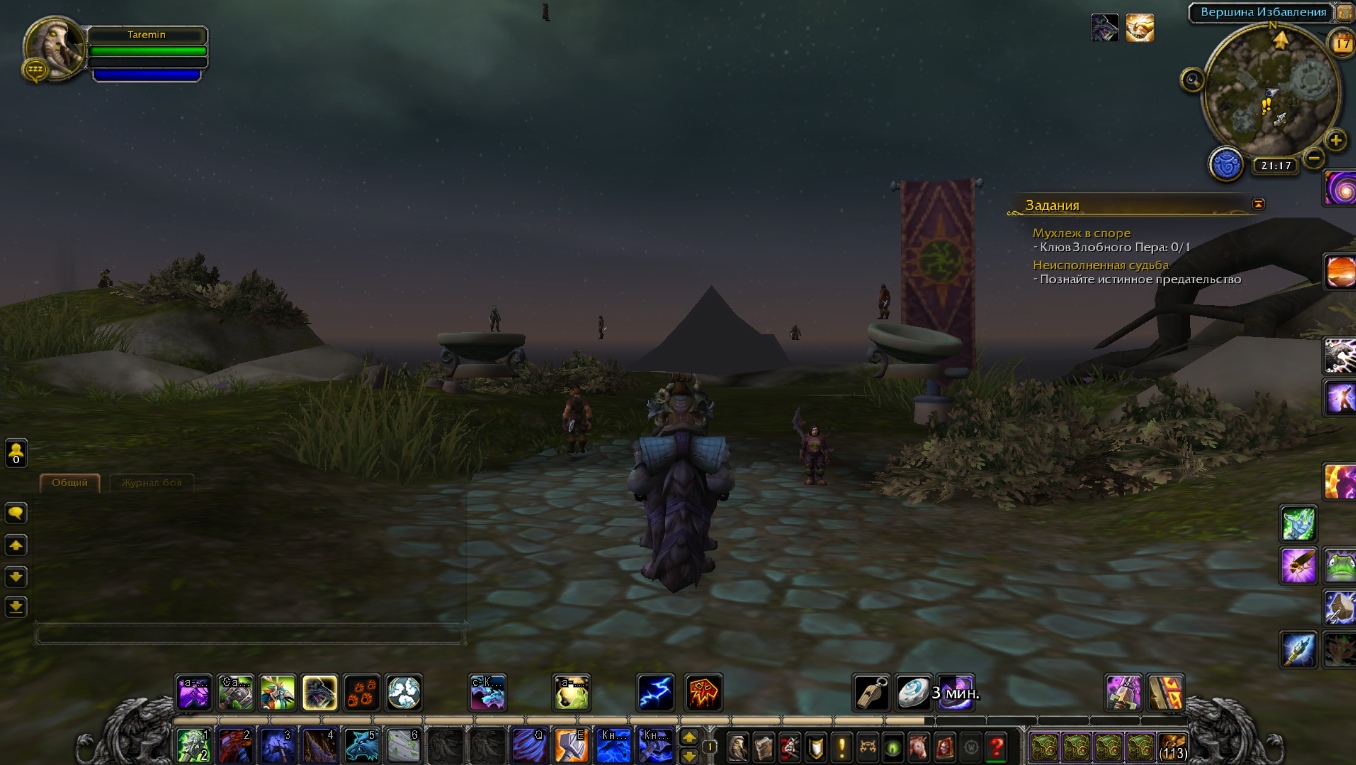Open the calendar button showing 17

click(1340, 43)
